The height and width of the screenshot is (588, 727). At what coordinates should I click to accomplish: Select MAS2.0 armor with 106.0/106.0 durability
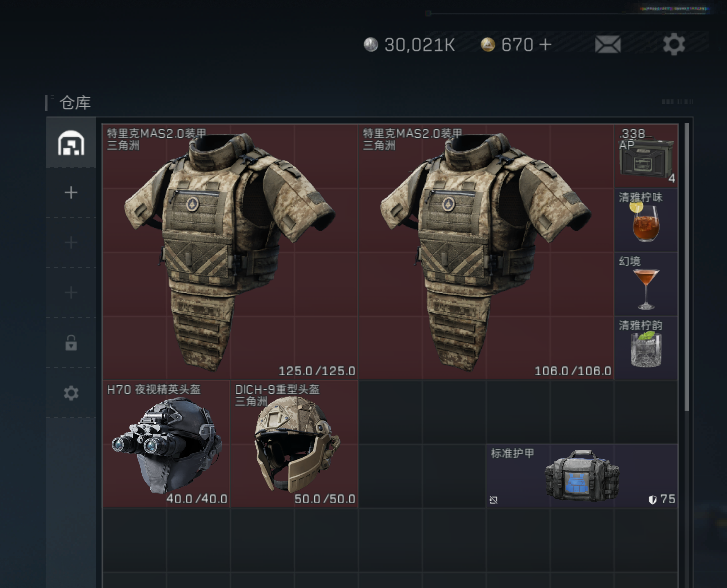(486, 251)
